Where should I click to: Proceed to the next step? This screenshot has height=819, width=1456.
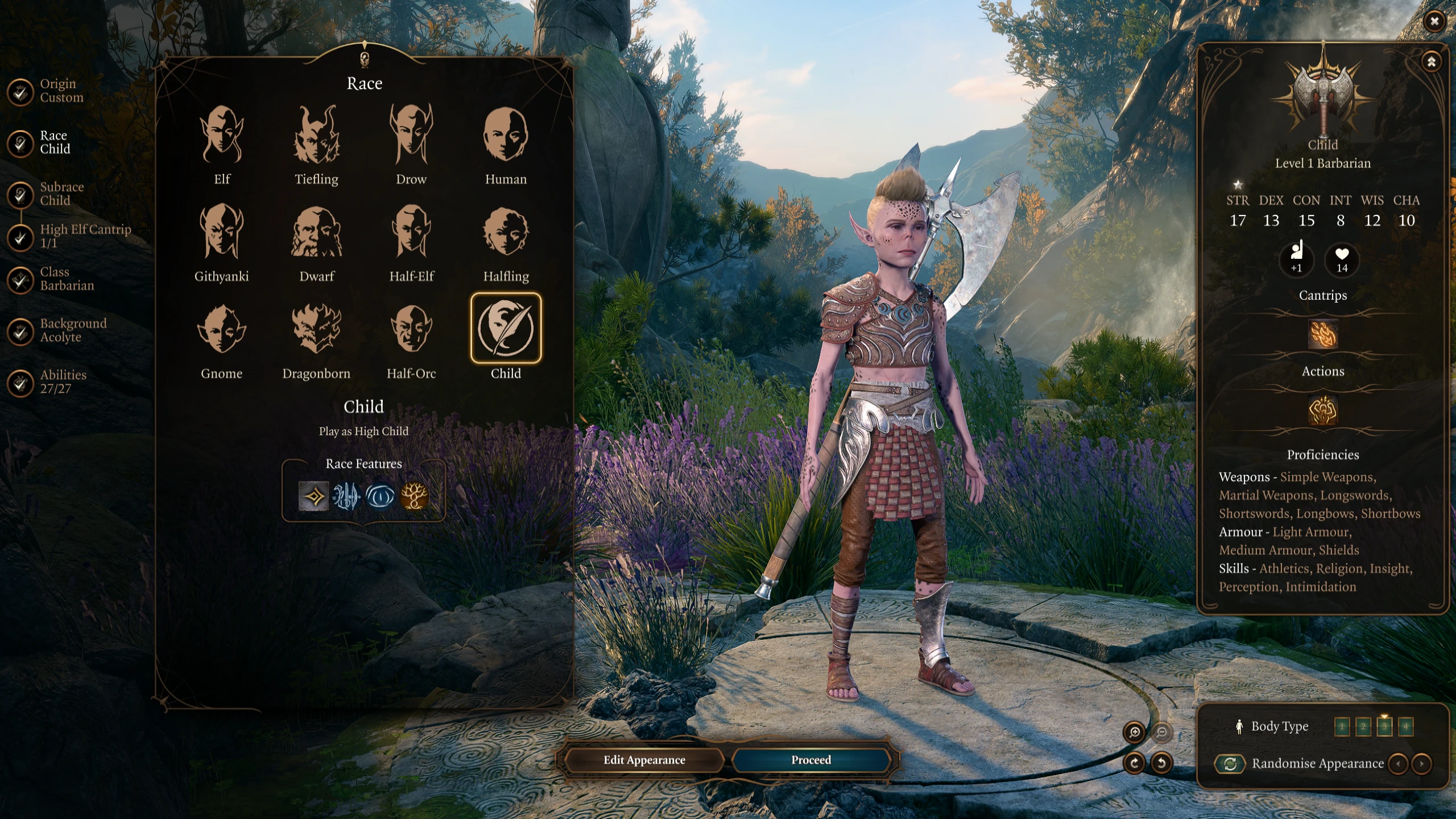(x=810, y=760)
